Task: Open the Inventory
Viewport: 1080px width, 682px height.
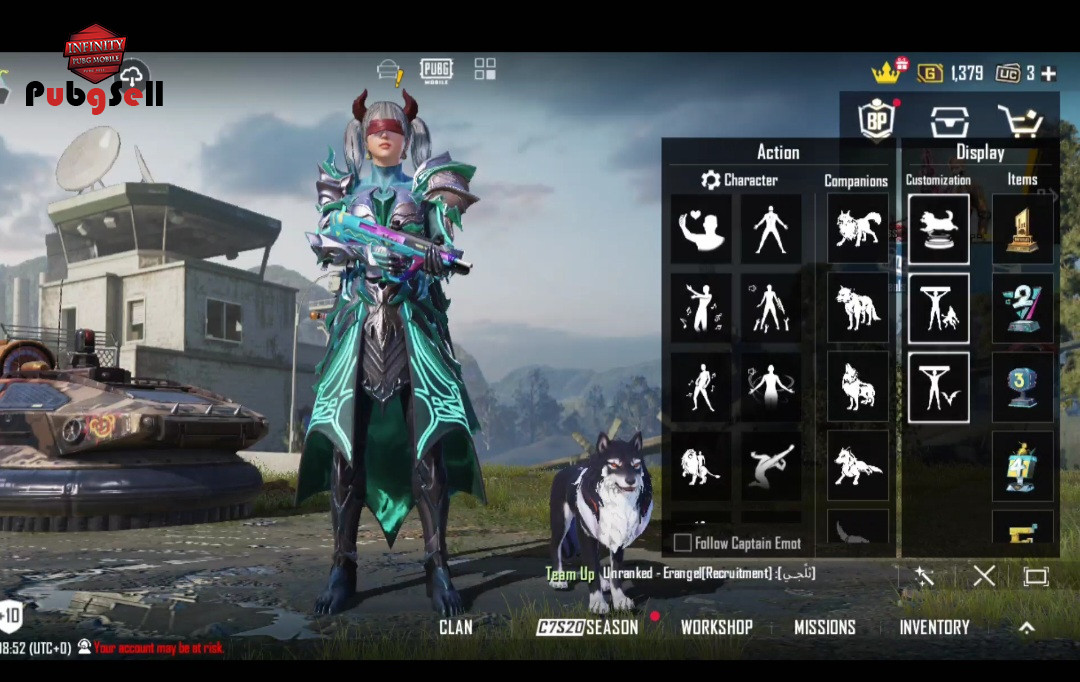Action: point(934,627)
